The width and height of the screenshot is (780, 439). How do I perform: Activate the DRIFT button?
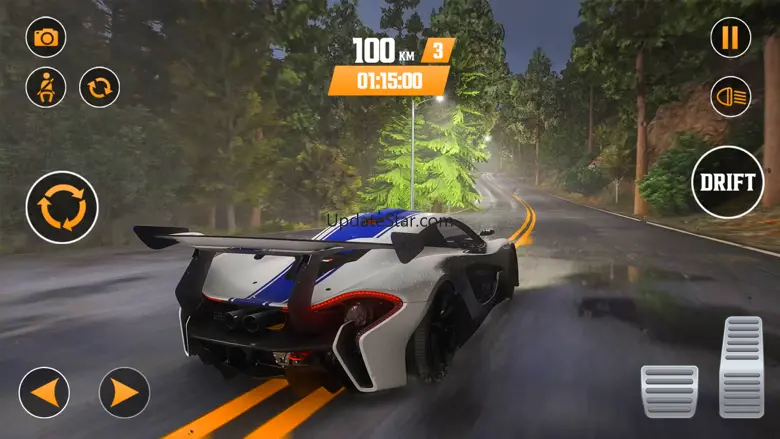(x=727, y=182)
